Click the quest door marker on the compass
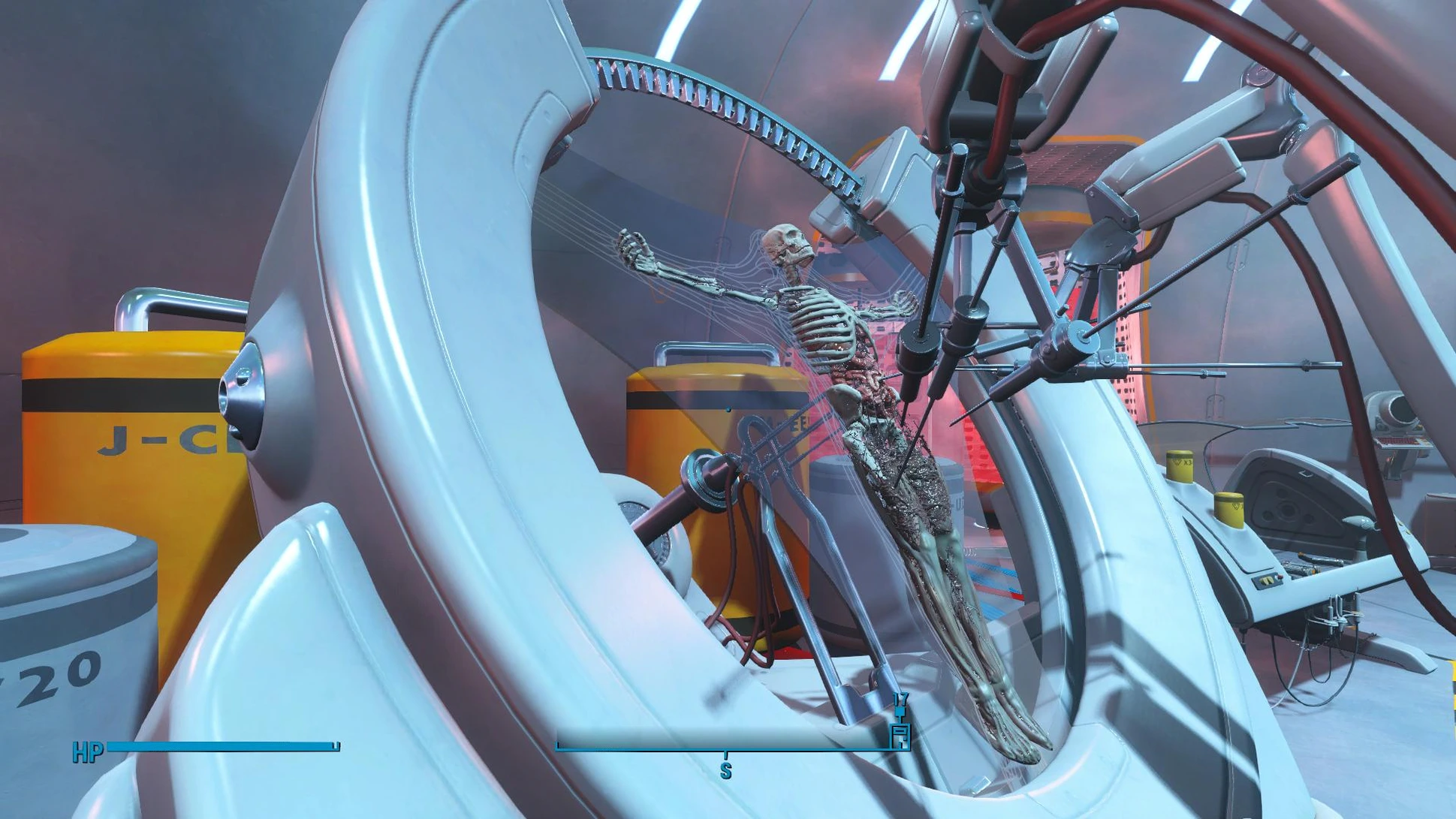Viewport: 1456px width, 819px height. pyautogui.click(x=900, y=733)
